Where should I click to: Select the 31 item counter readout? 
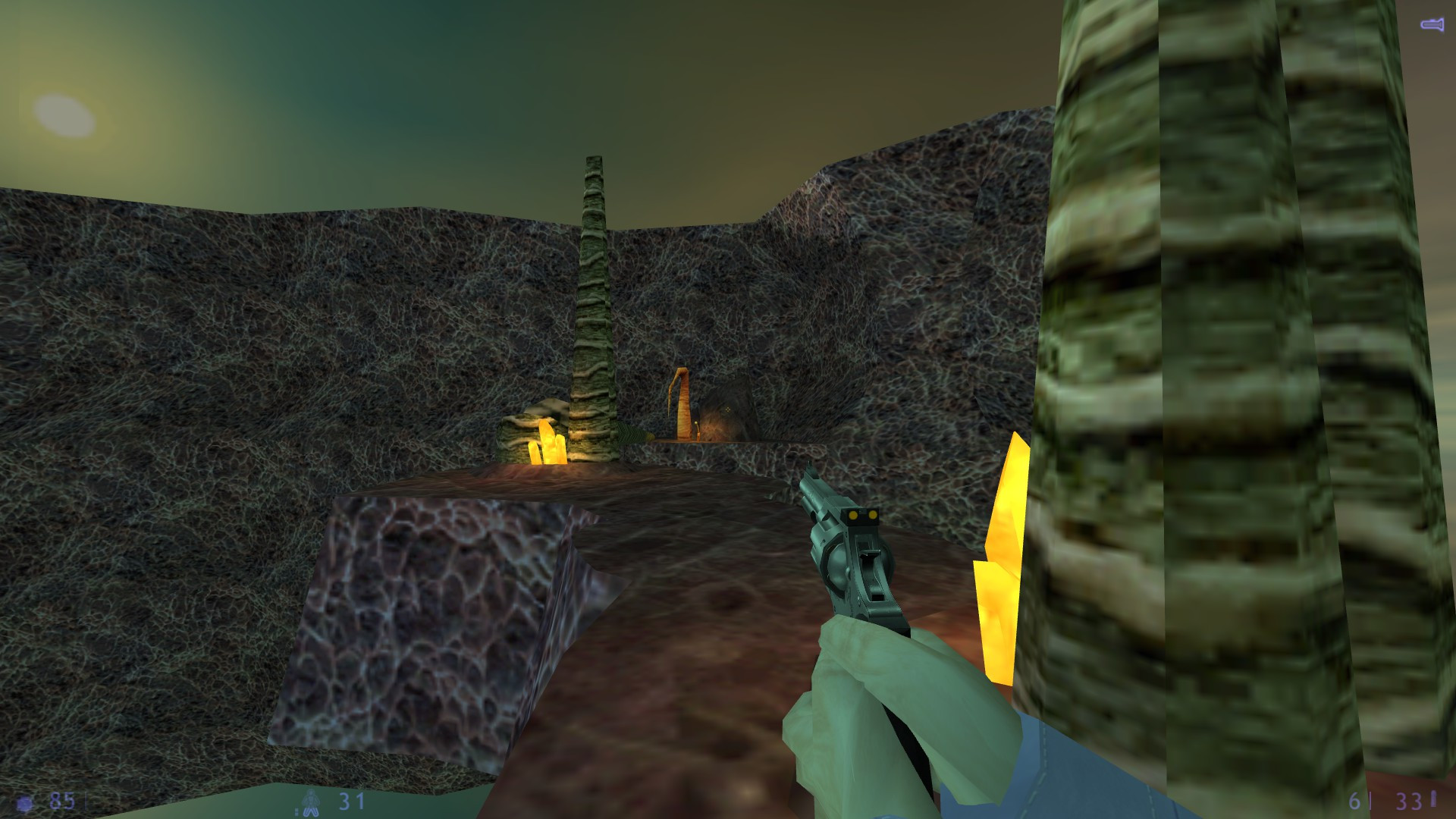click(x=351, y=800)
